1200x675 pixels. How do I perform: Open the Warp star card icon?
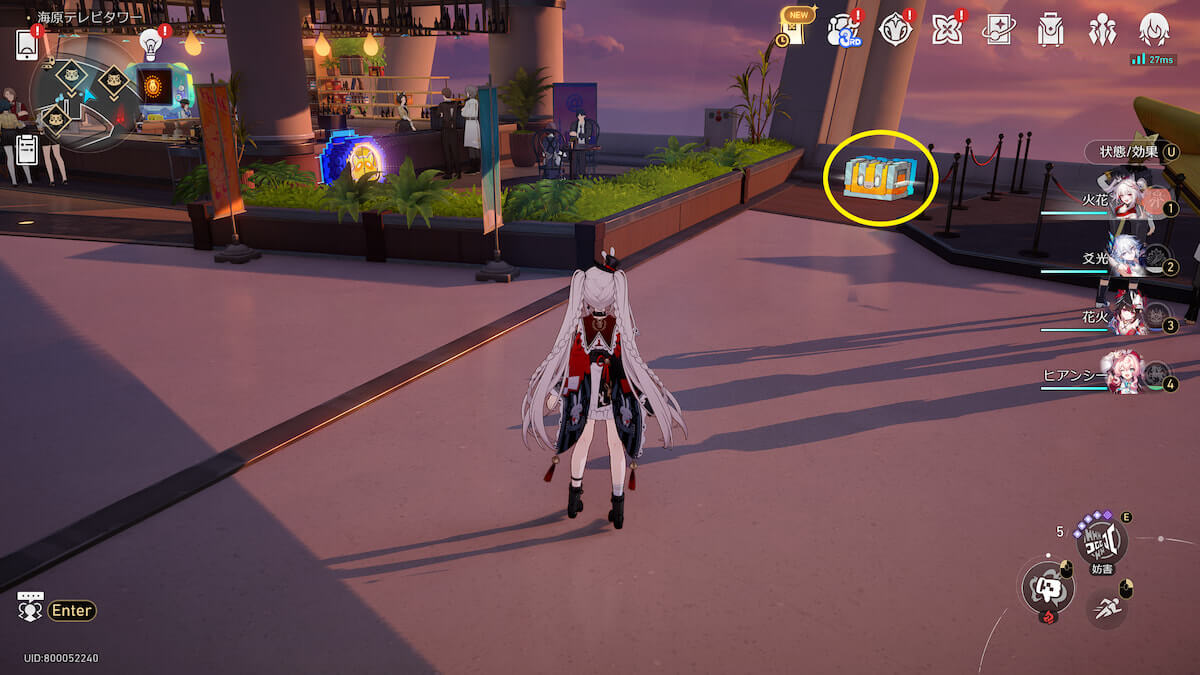998,30
